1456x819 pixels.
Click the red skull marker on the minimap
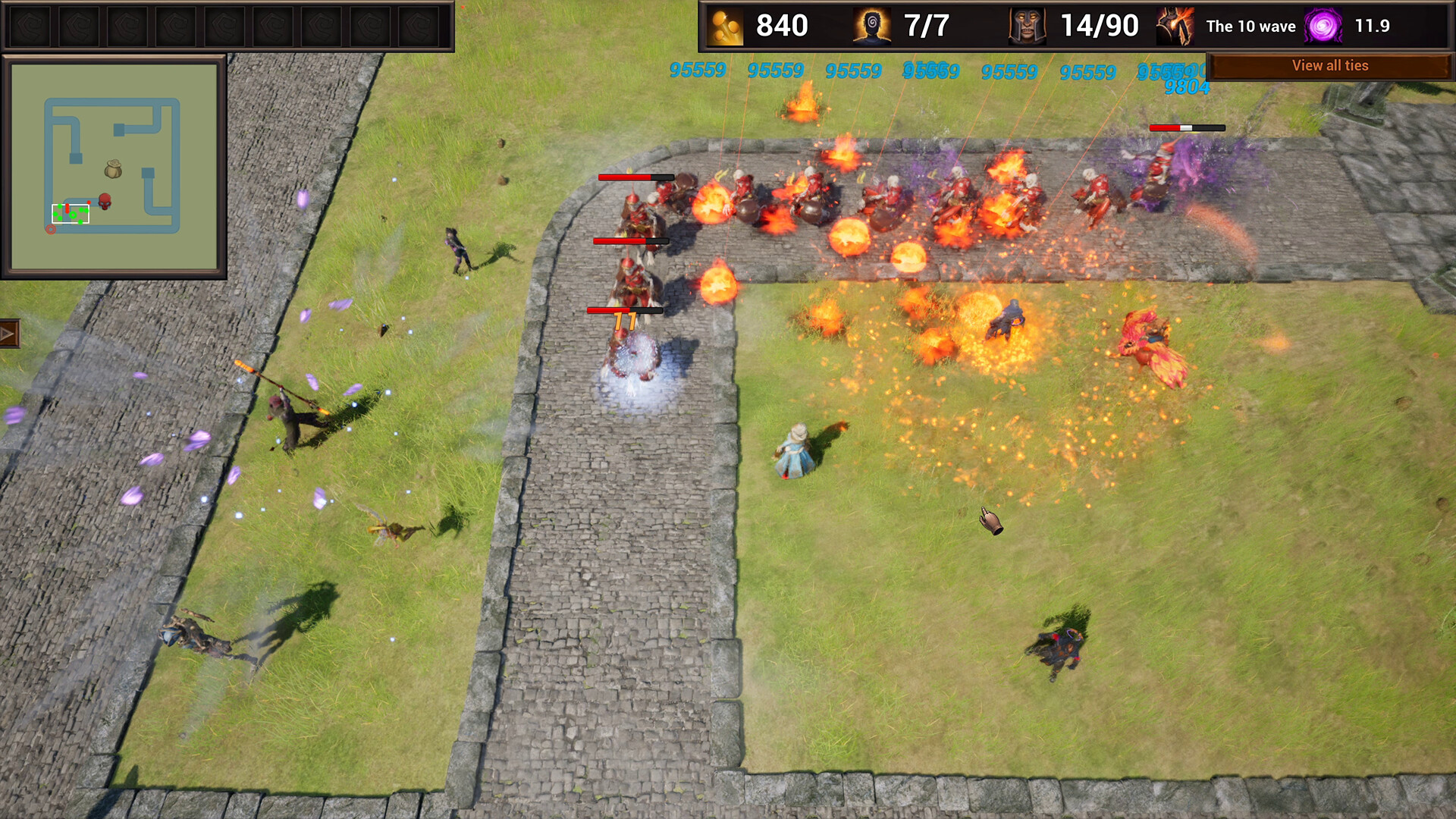pyautogui.click(x=105, y=200)
